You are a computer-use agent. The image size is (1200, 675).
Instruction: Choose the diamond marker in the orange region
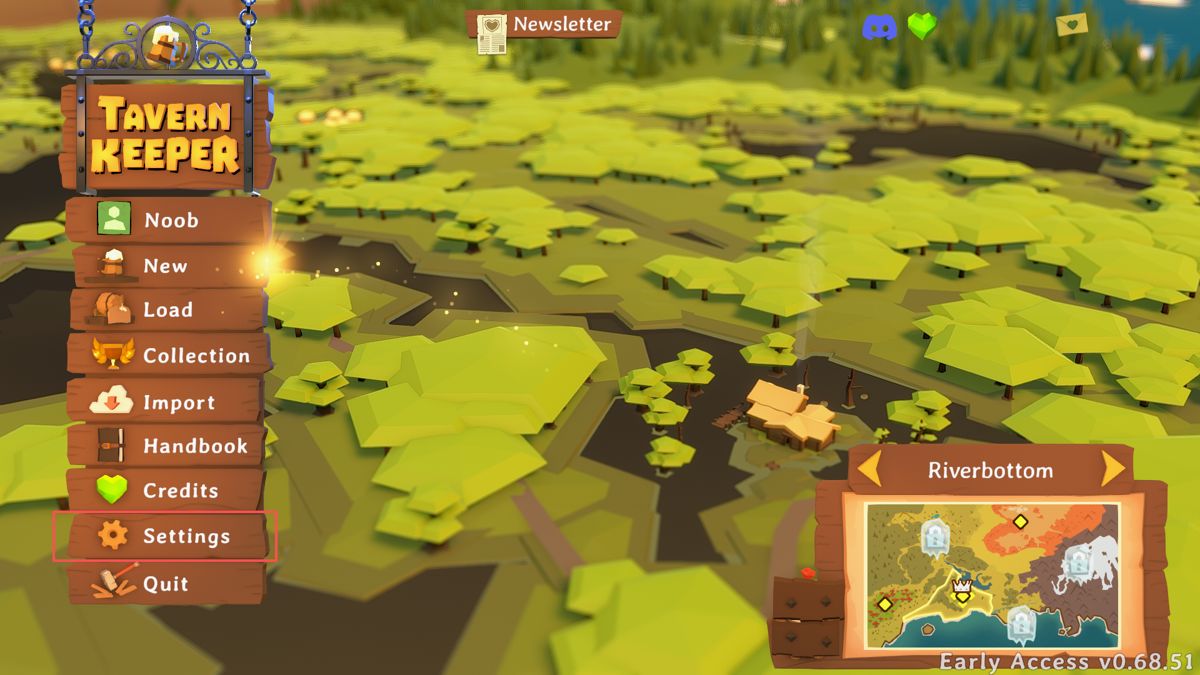pyautogui.click(x=1020, y=521)
